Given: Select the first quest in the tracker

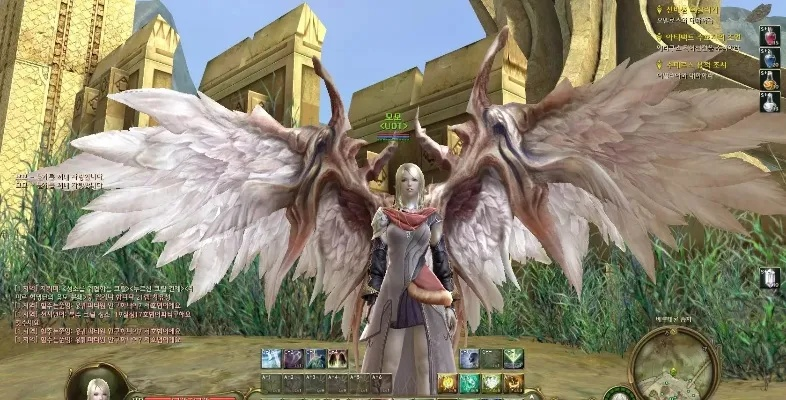Looking at the screenshot, I should point(701,11).
